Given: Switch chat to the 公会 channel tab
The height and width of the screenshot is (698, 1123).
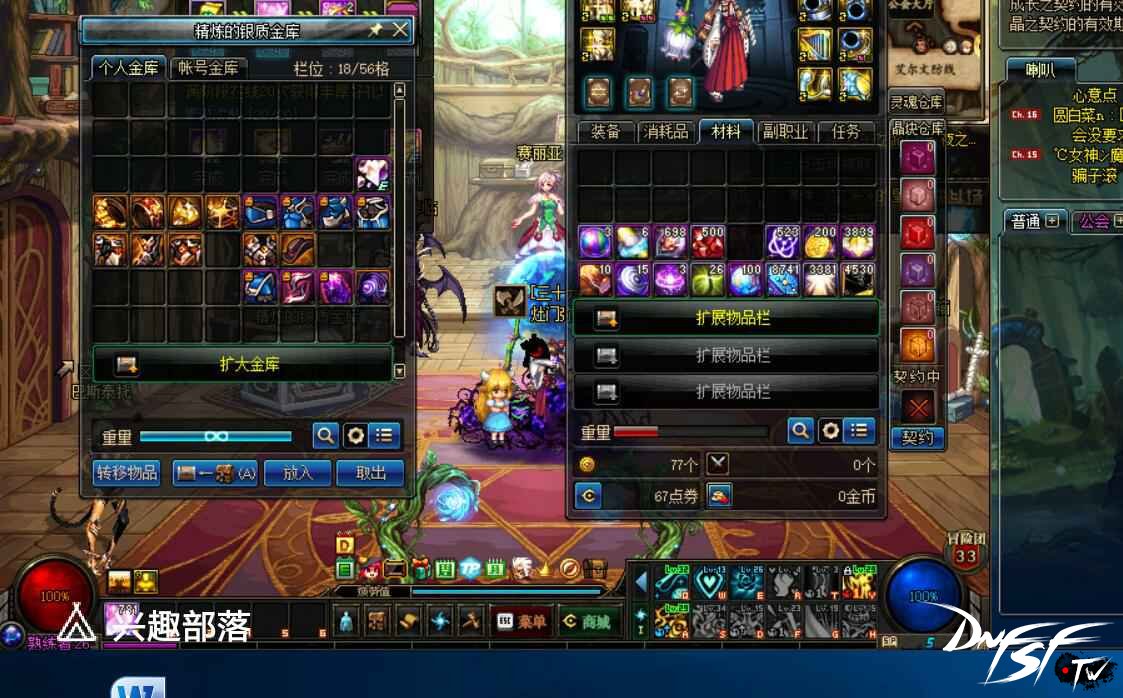Looking at the screenshot, I should click(x=1096, y=221).
